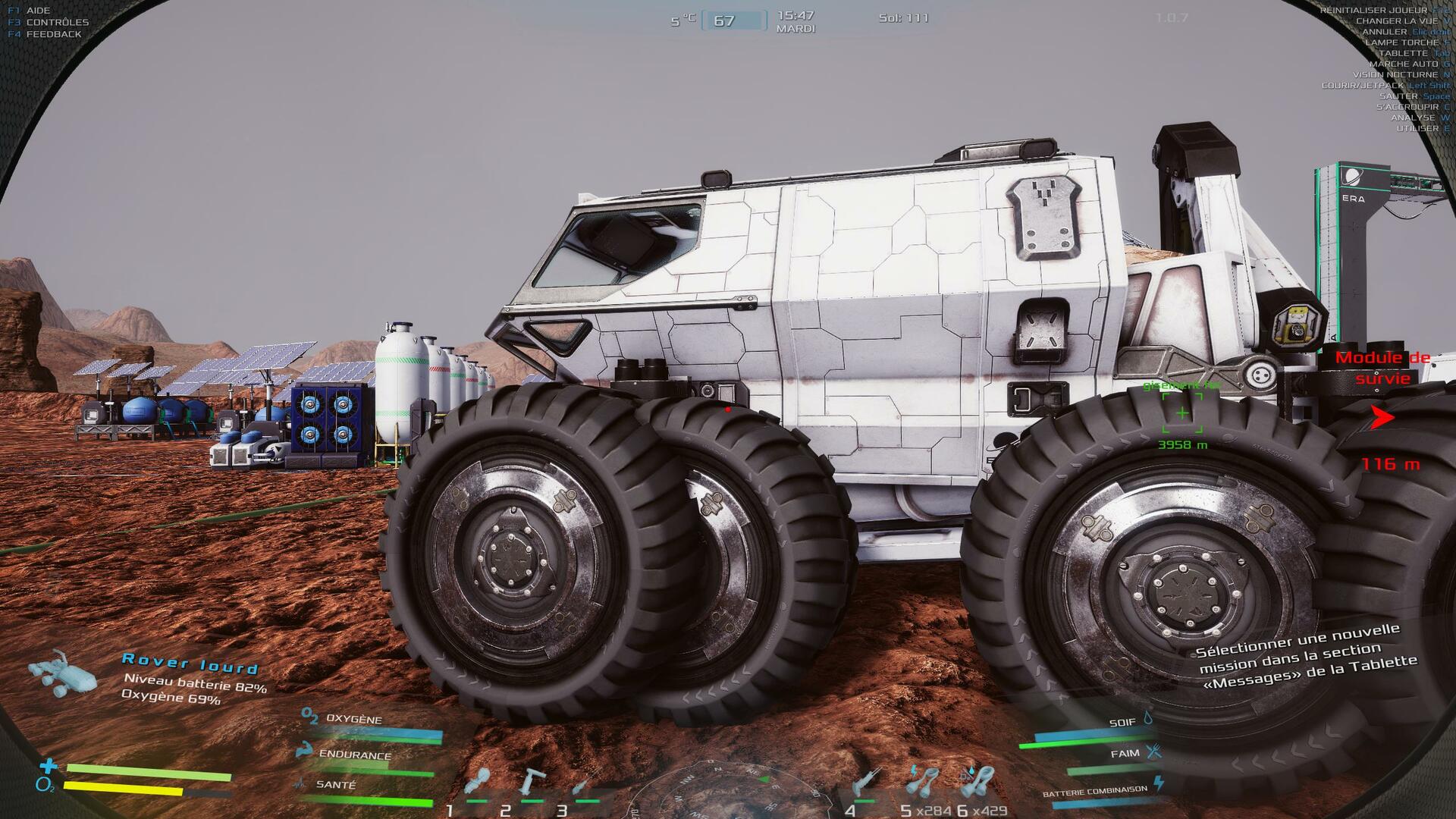Select the green iron deposit waypoint marker
This screenshot has width=1456, height=819.
point(1182,413)
